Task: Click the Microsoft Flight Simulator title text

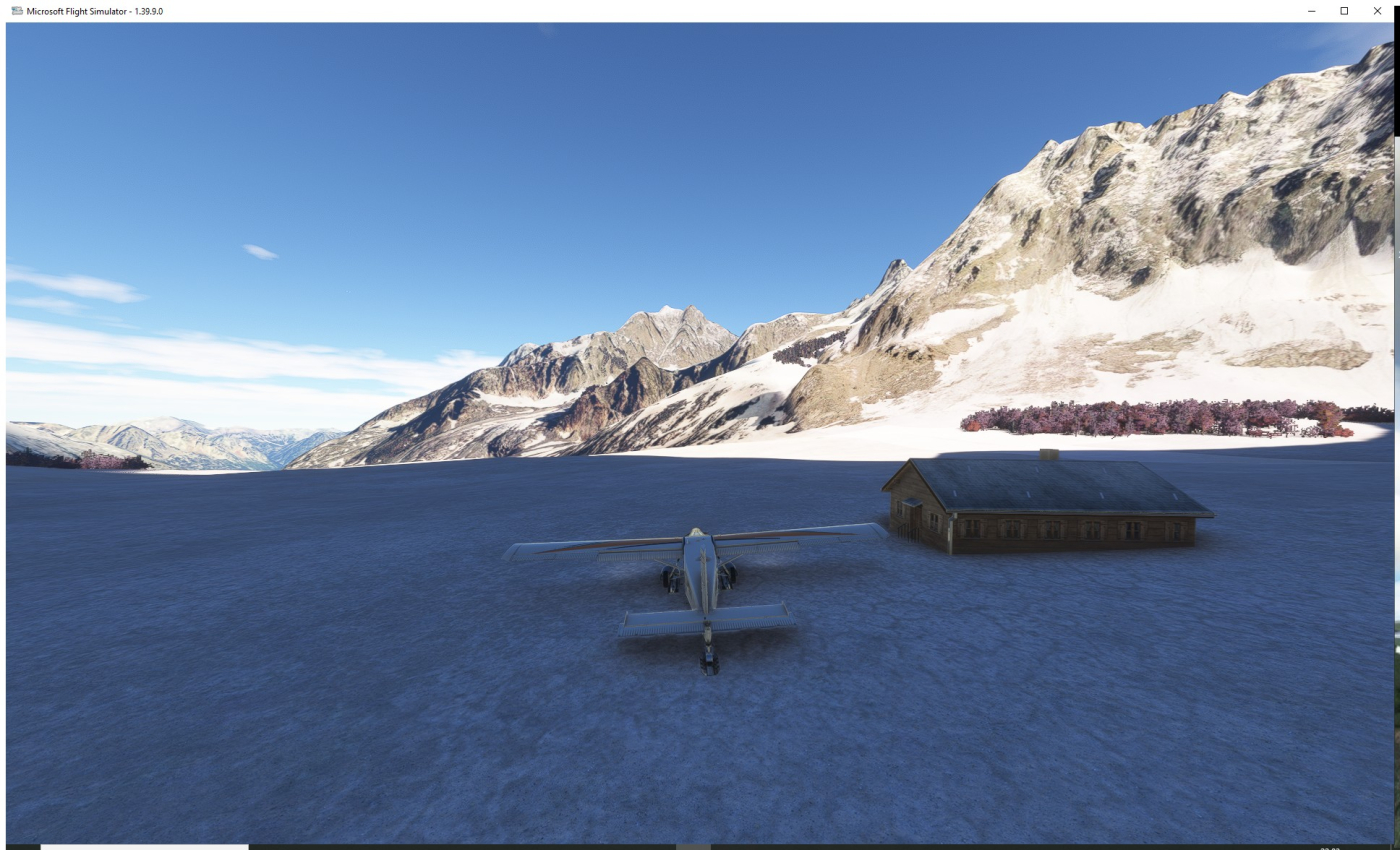Action: click(80, 11)
